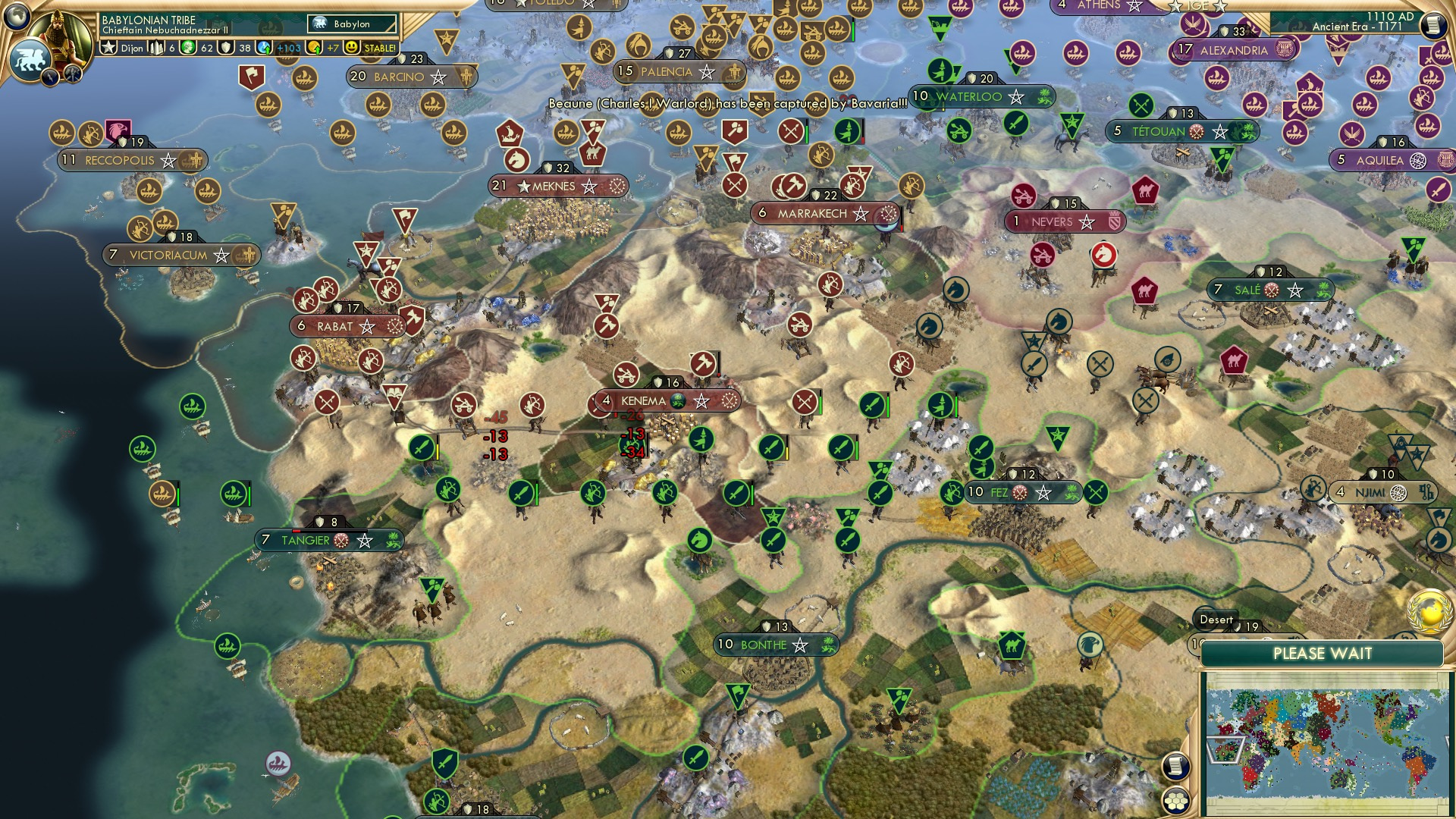Viewport: 1456px width, 819px height.
Task: Toggle strategic view with the globe at top left
Action: pos(17,17)
